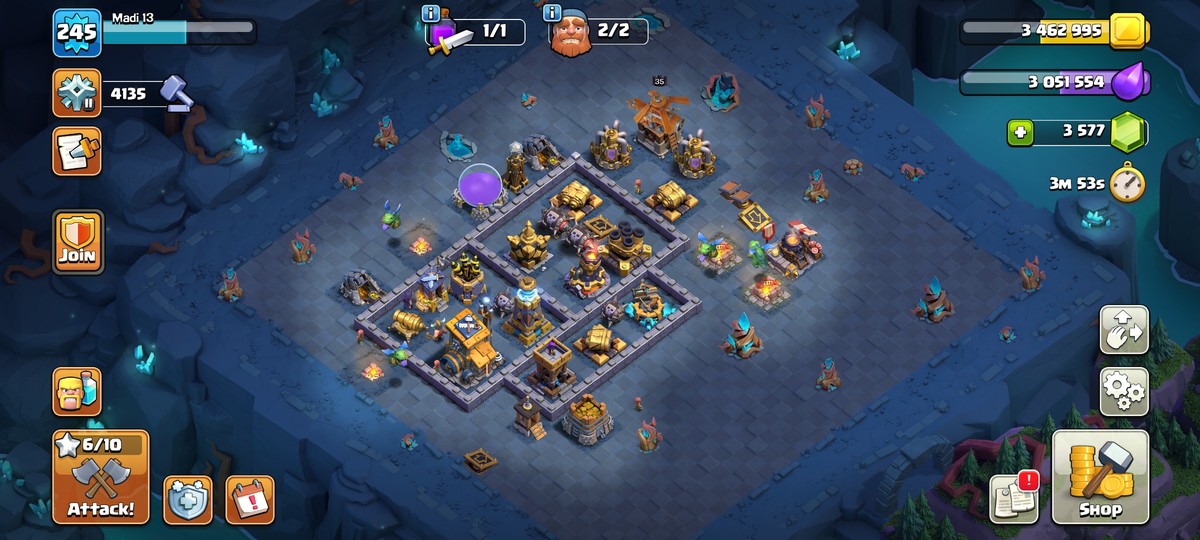Open the level 245 player profile
This screenshot has height=540, width=1200.
tap(77, 33)
